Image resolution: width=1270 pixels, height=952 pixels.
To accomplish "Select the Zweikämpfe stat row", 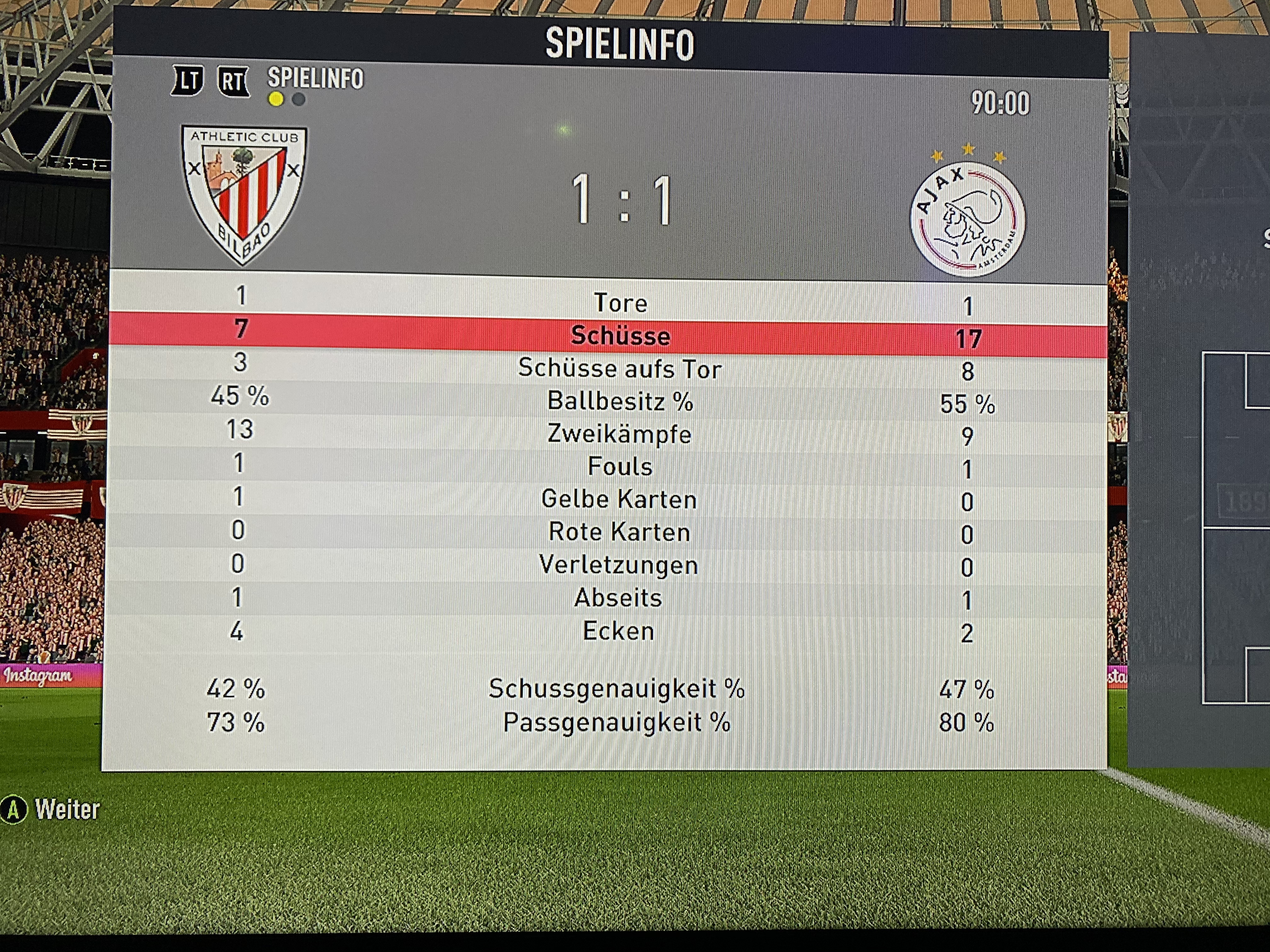I will 620,434.
